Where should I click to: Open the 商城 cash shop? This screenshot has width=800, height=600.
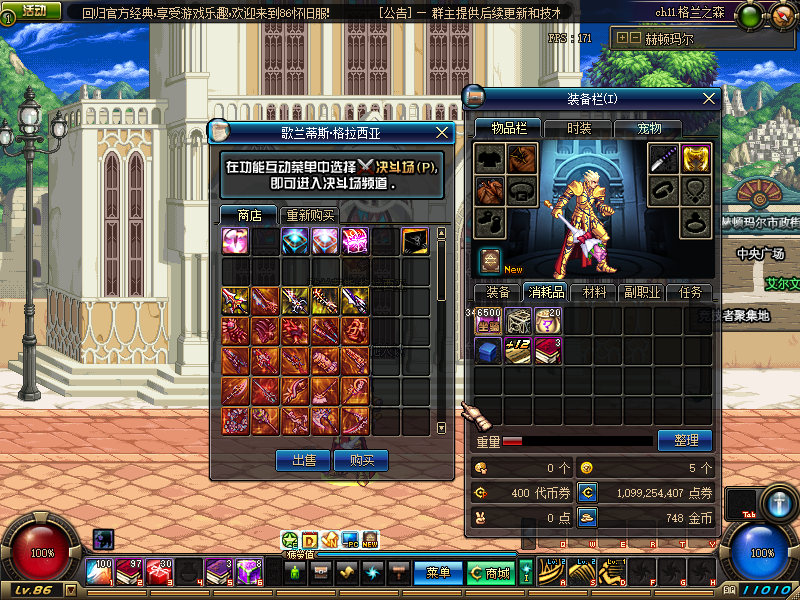coord(491,573)
